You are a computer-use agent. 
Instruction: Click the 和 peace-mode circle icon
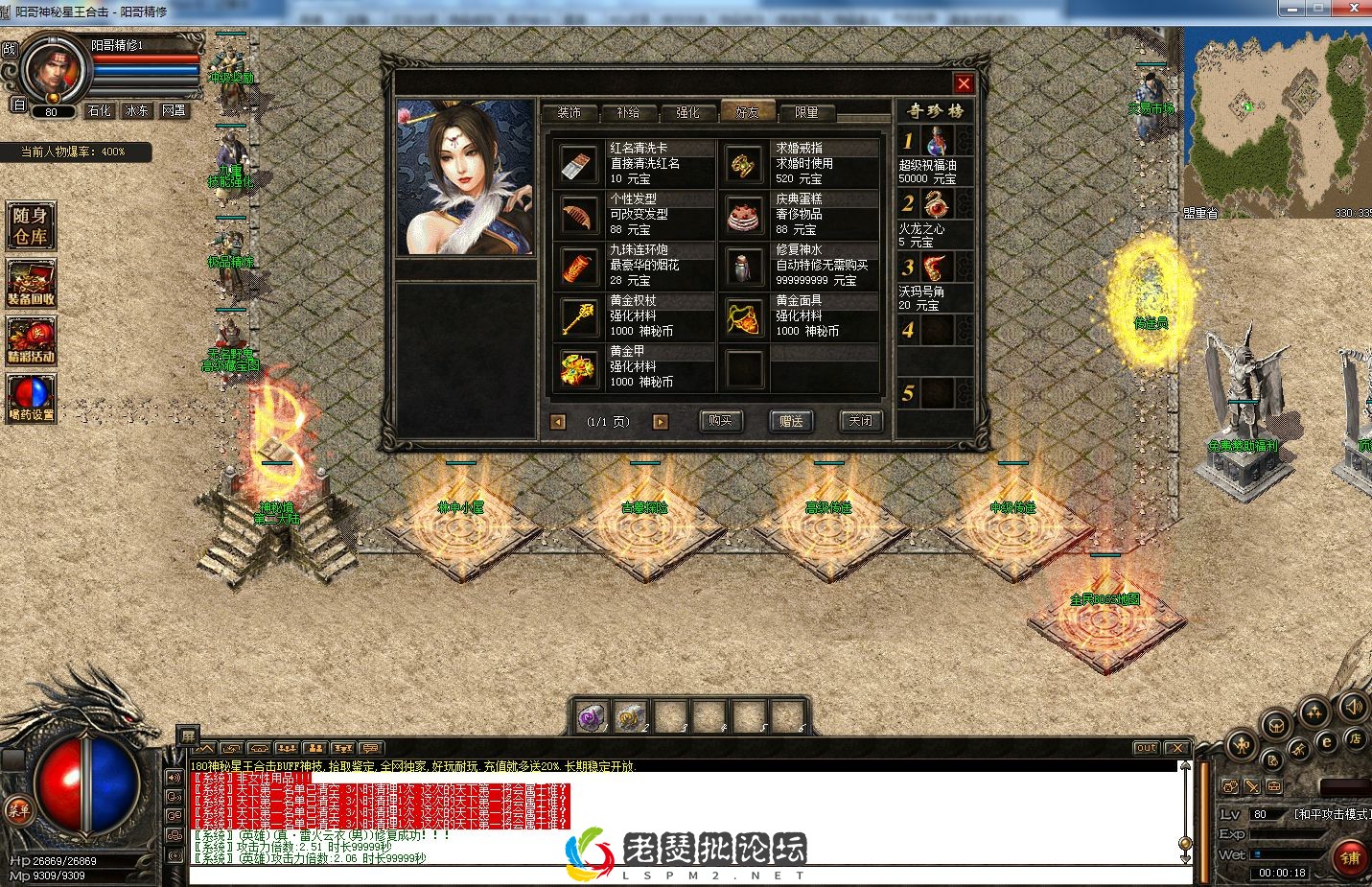1242,744
